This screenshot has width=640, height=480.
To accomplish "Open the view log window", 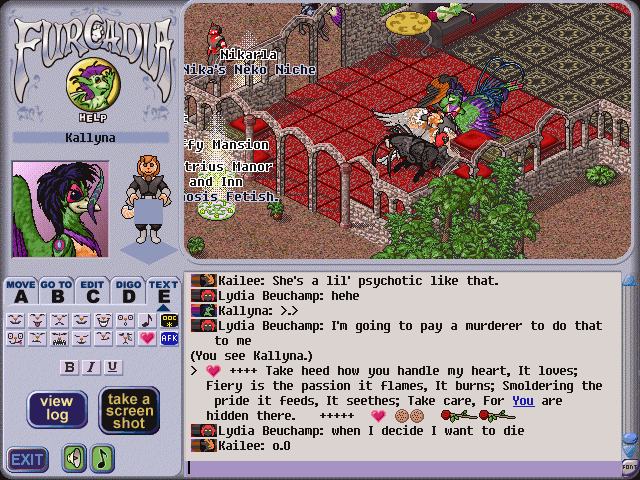I will pyautogui.click(x=57, y=409).
